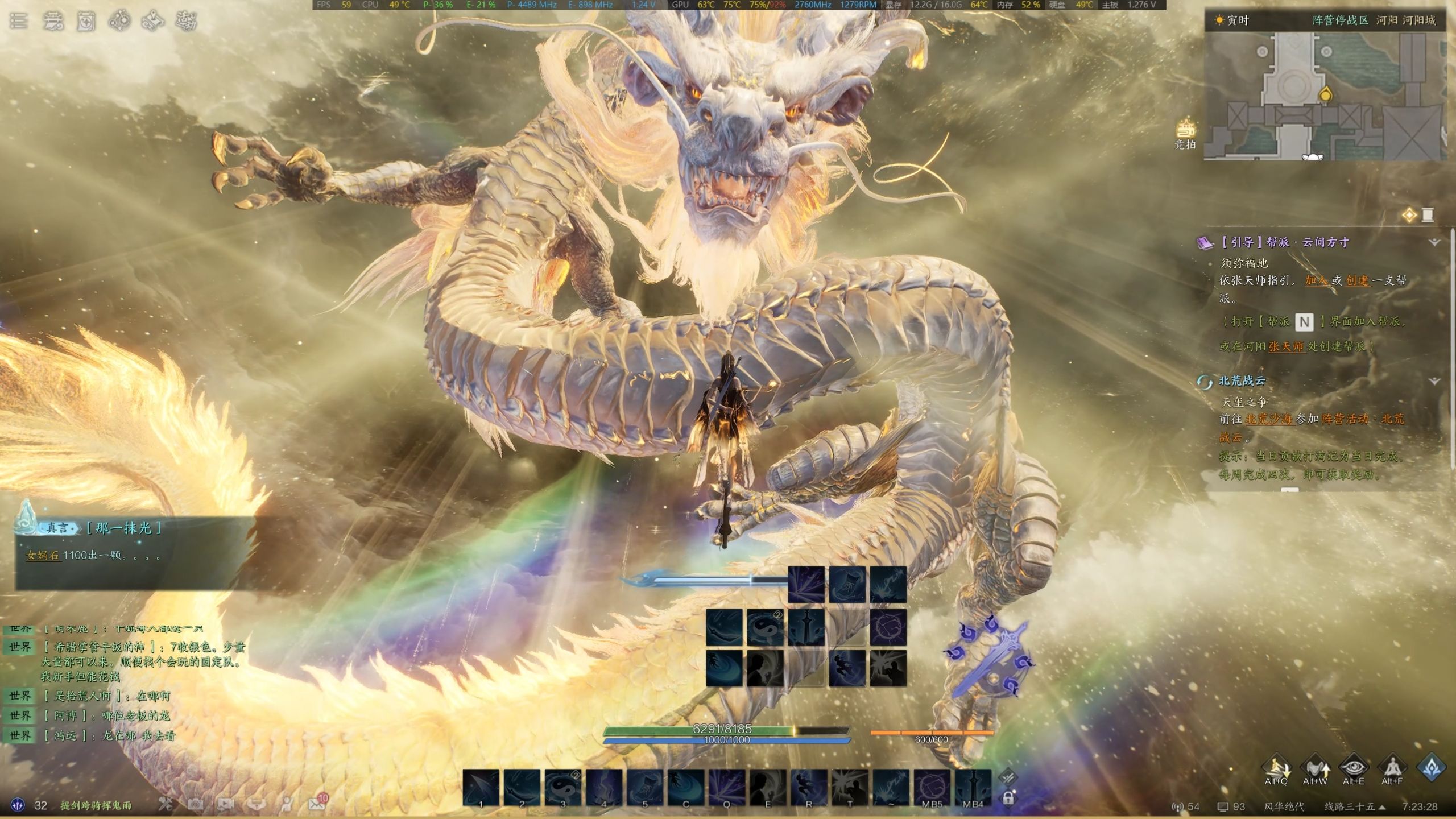Activate the eye ability labeled Alt+E
The image size is (1456, 819).
click(x=1354, y=768)
